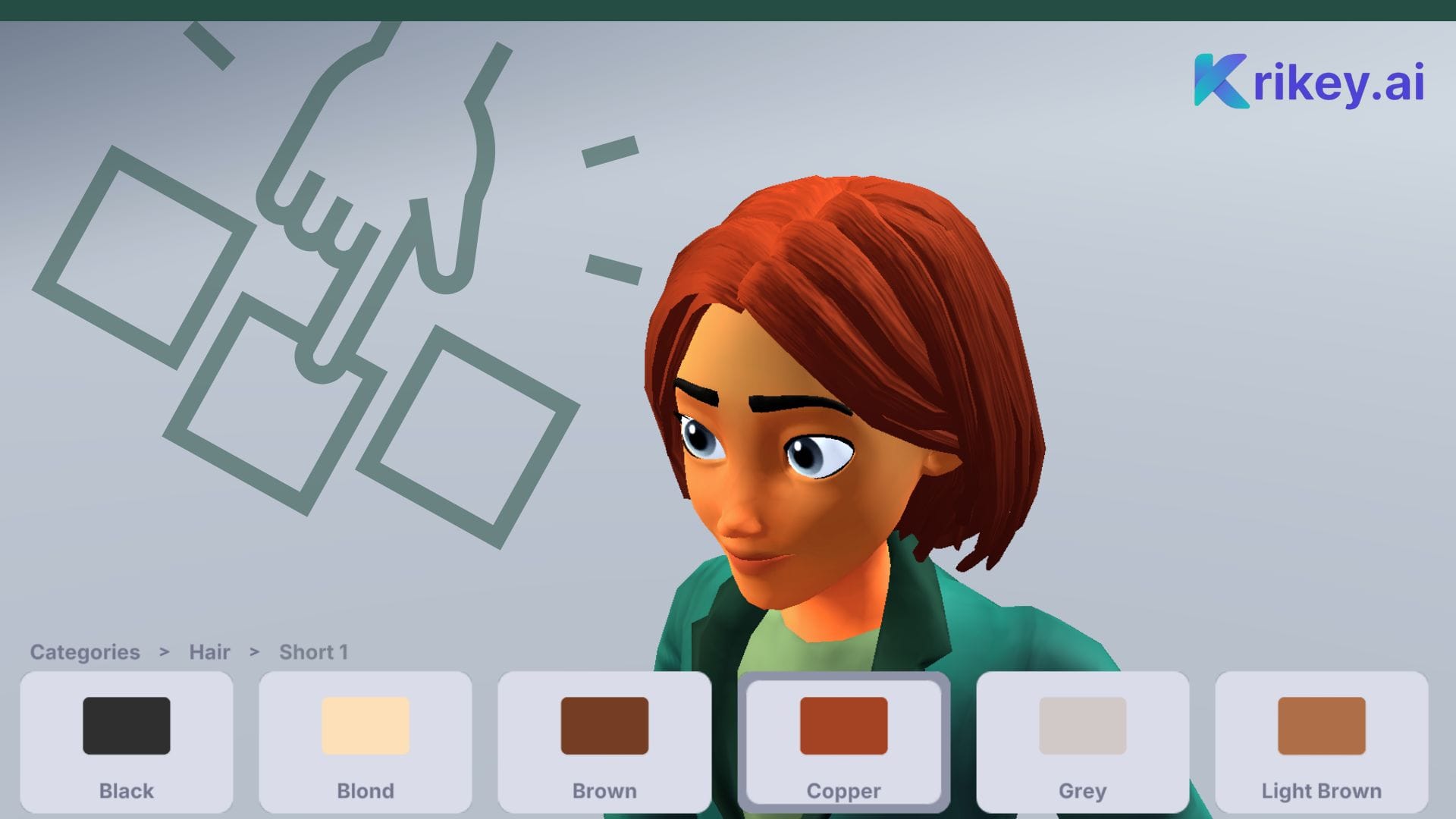The image size is (1456, 819).
Task: Click the Brown option tile label
Action: pos(604,791)
